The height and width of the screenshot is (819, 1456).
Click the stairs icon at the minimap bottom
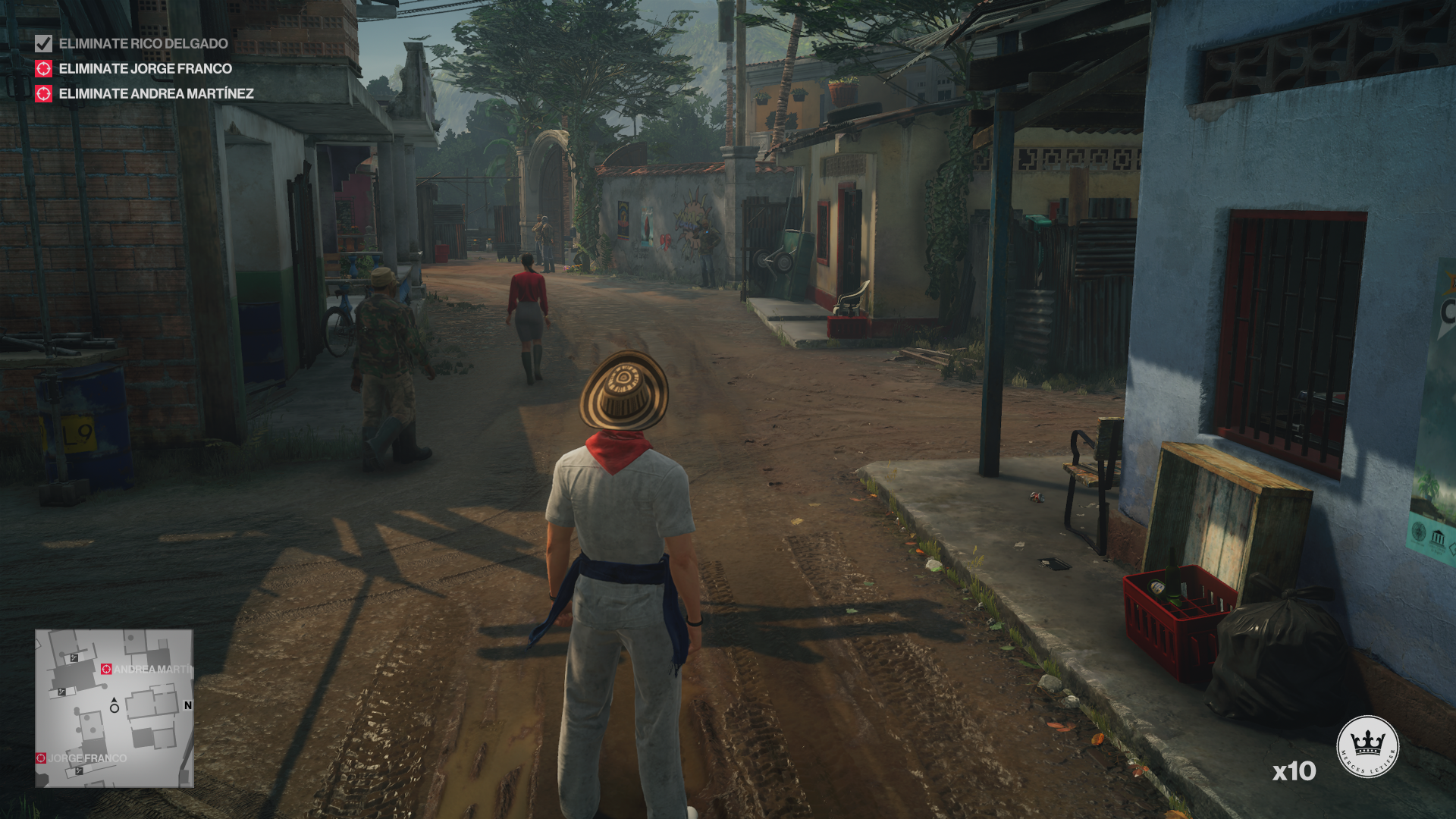(x=79, y=771)
